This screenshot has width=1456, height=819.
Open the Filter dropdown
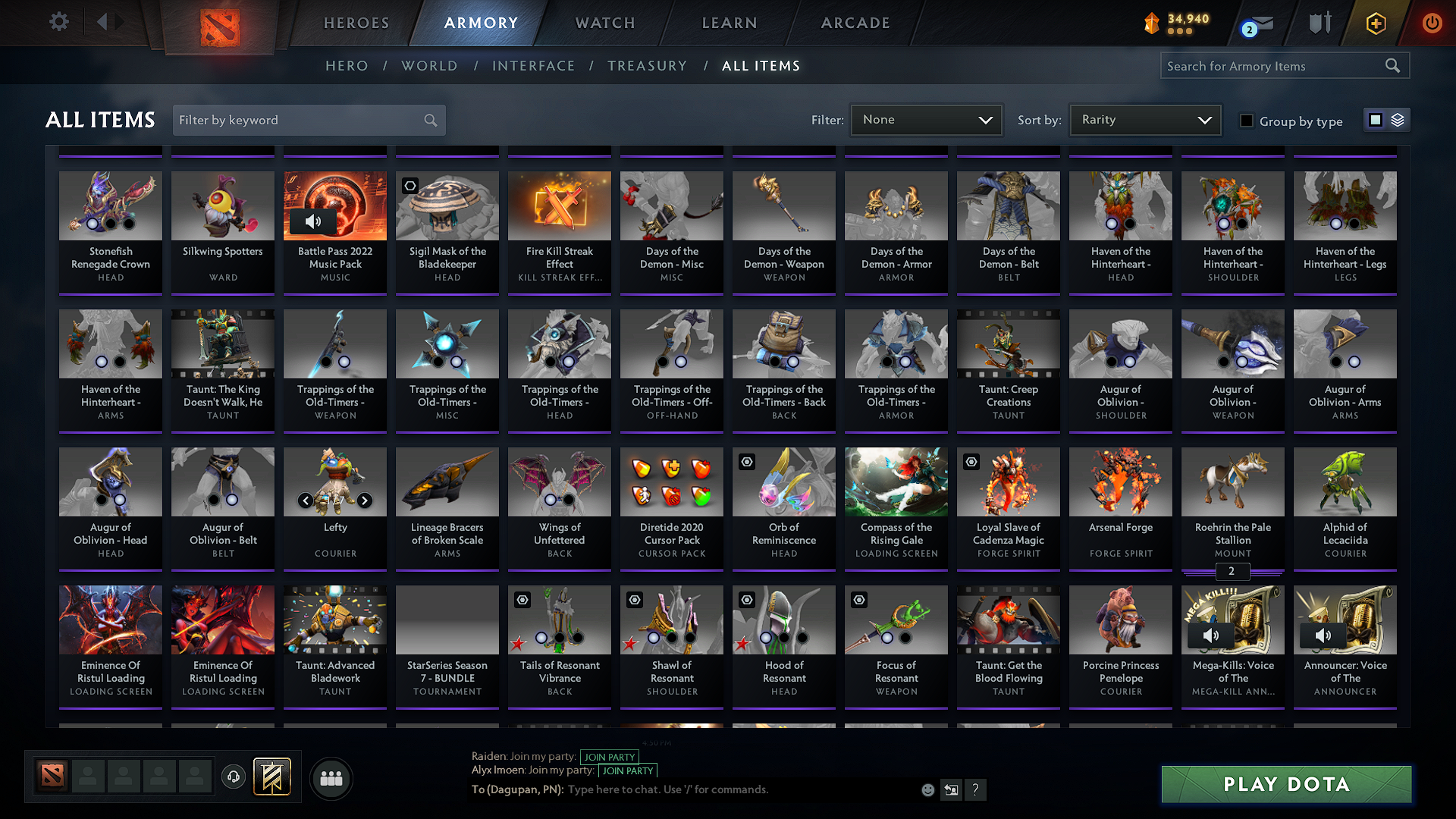(x=926, y=119)
